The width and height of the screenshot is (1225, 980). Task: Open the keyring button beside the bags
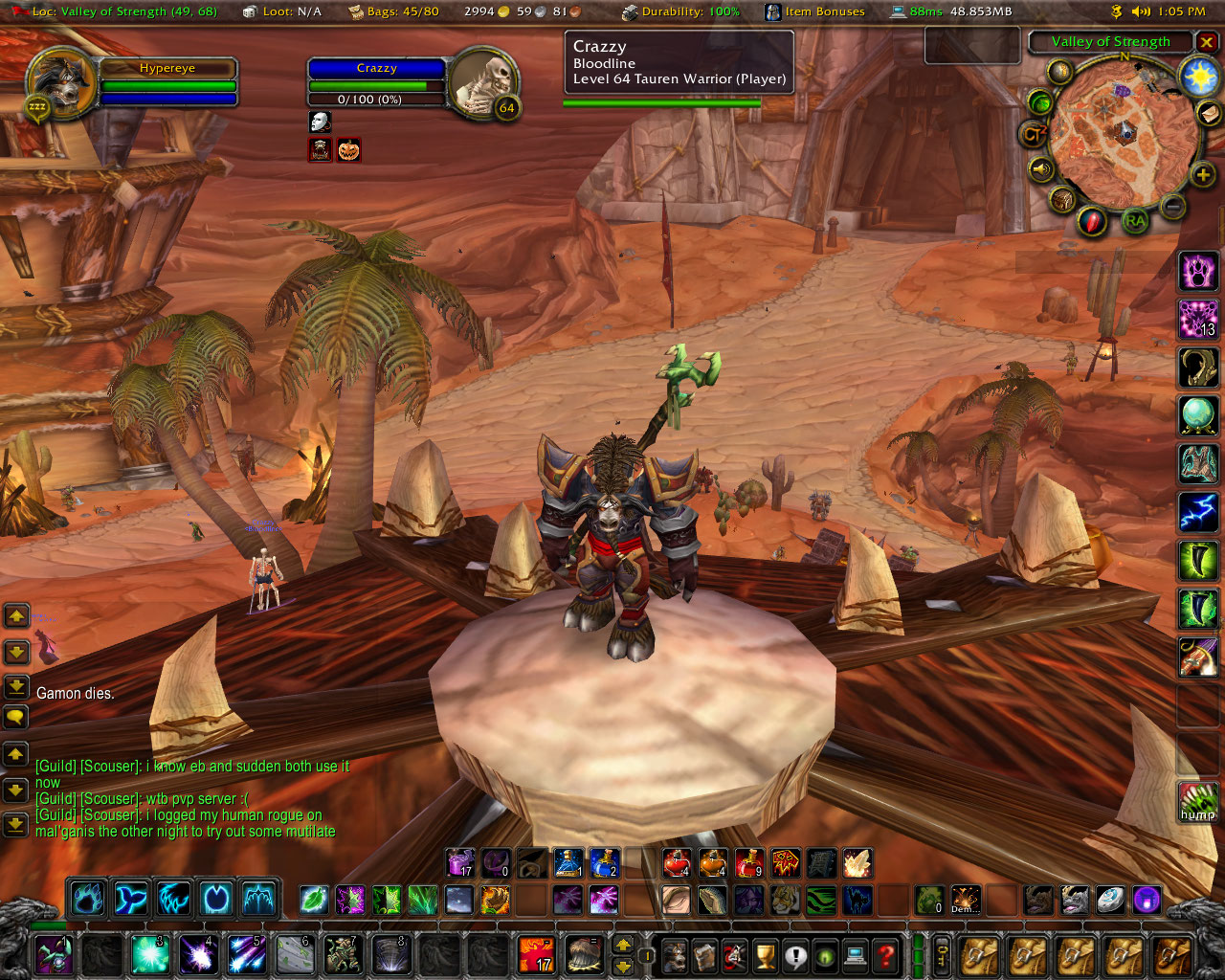(942, 955)
